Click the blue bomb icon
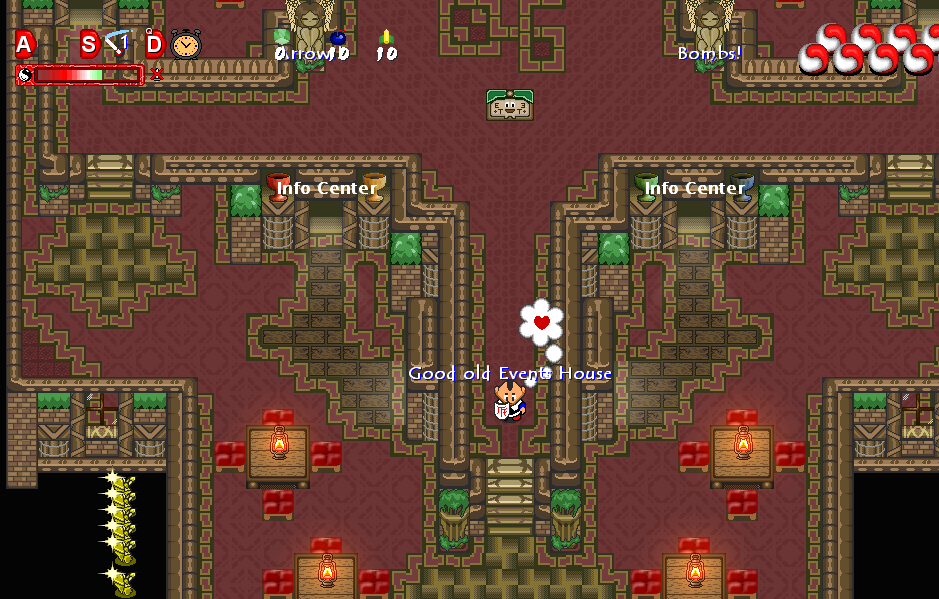 [x=338, y=38]
